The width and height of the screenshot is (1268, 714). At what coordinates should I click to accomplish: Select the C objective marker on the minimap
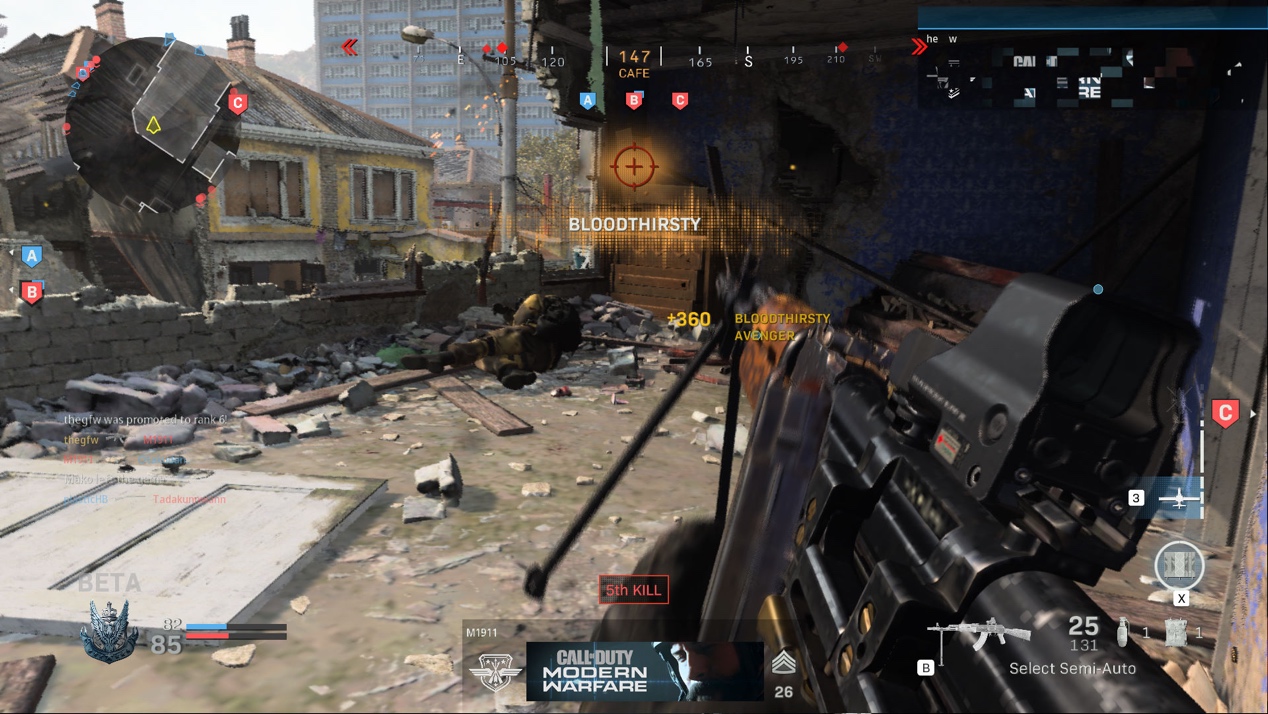pos(237,103)
